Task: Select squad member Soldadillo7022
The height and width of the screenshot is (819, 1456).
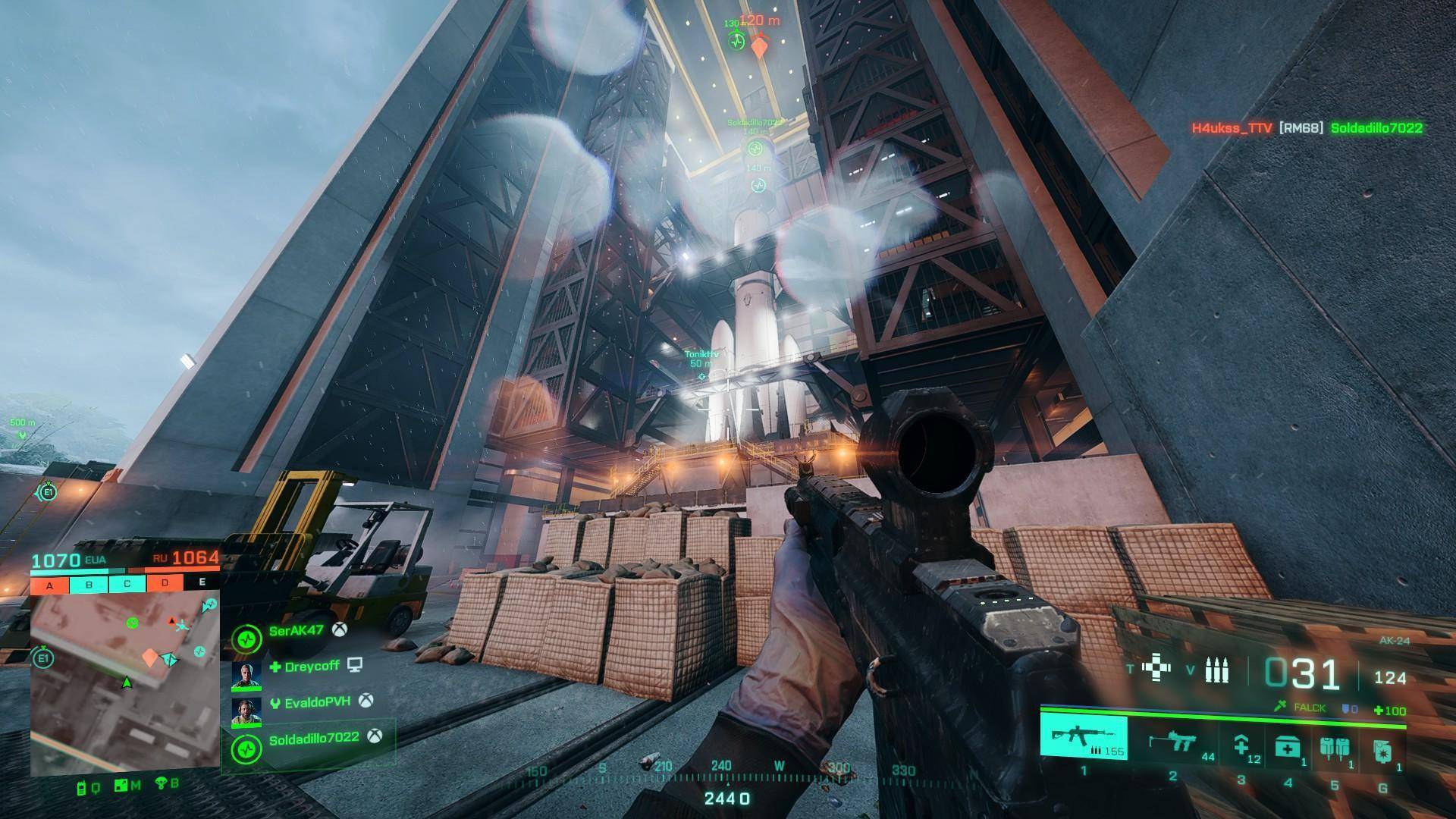Action: (x=313, y=738)
